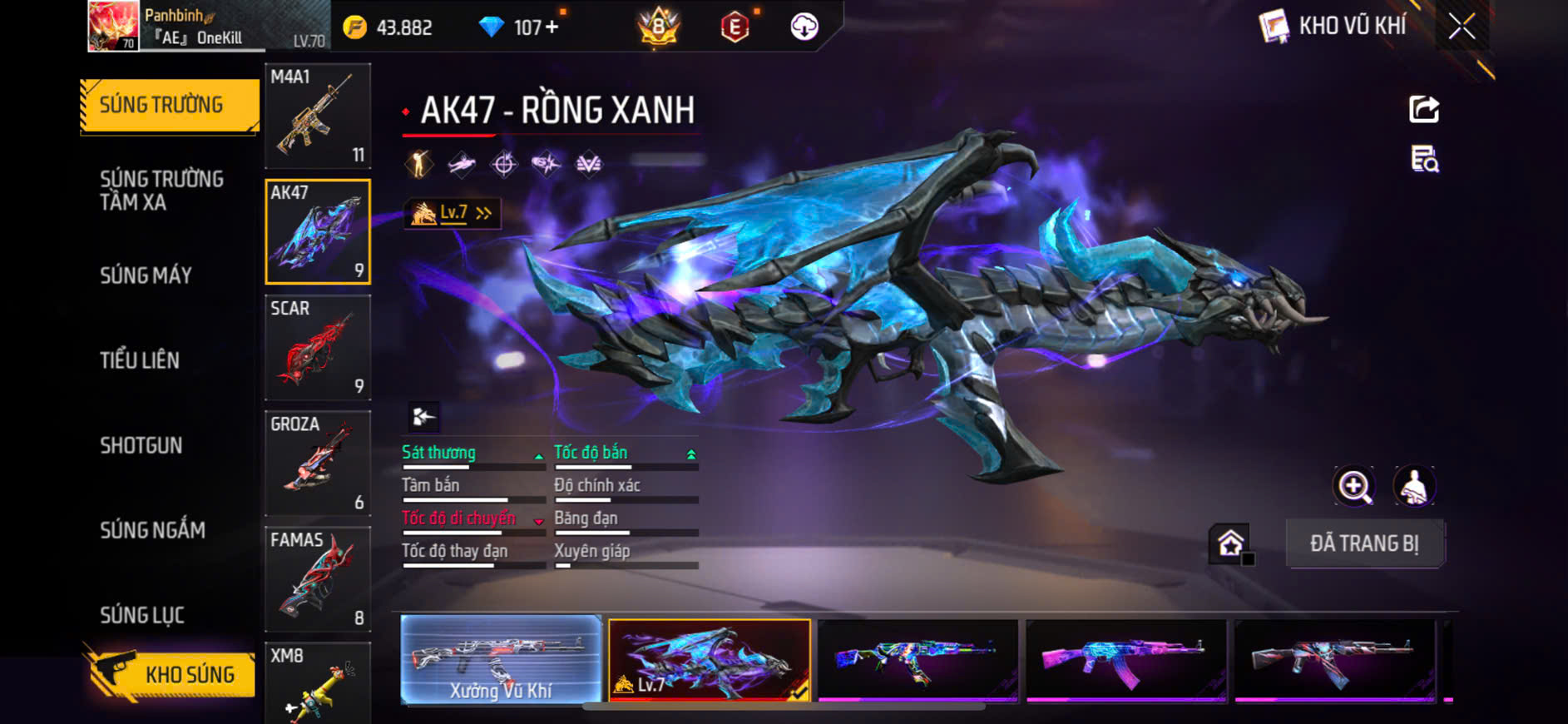
Task: Tap the home icon next to equip button
Action: [1230, 544]
